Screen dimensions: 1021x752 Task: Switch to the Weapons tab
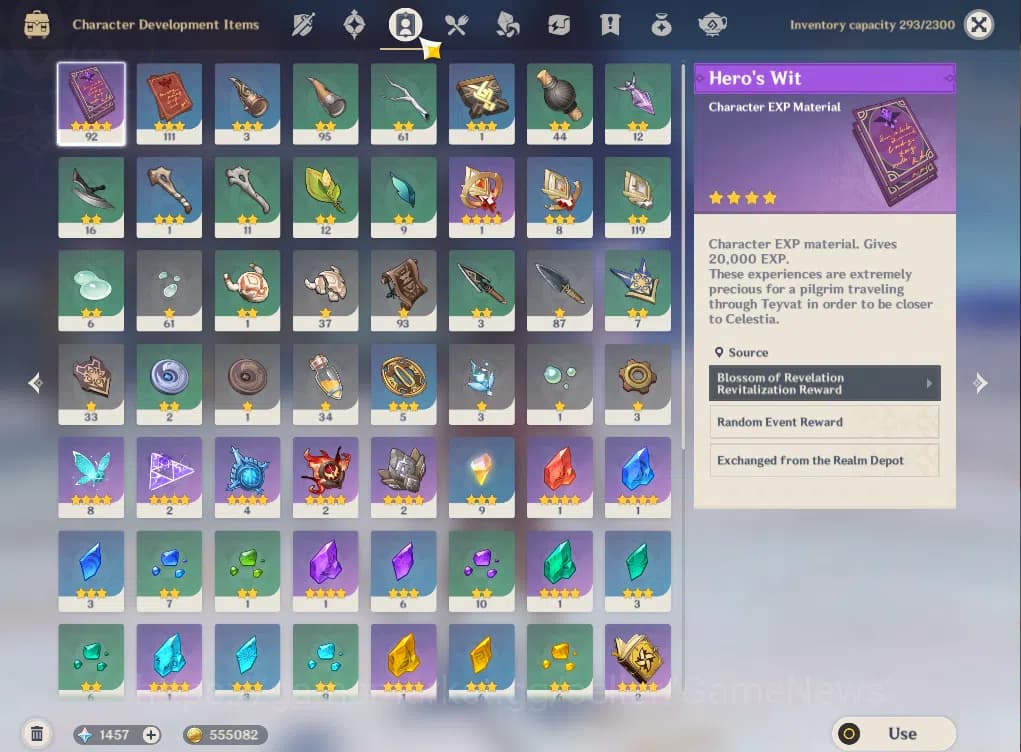click(x=303, y=25)
